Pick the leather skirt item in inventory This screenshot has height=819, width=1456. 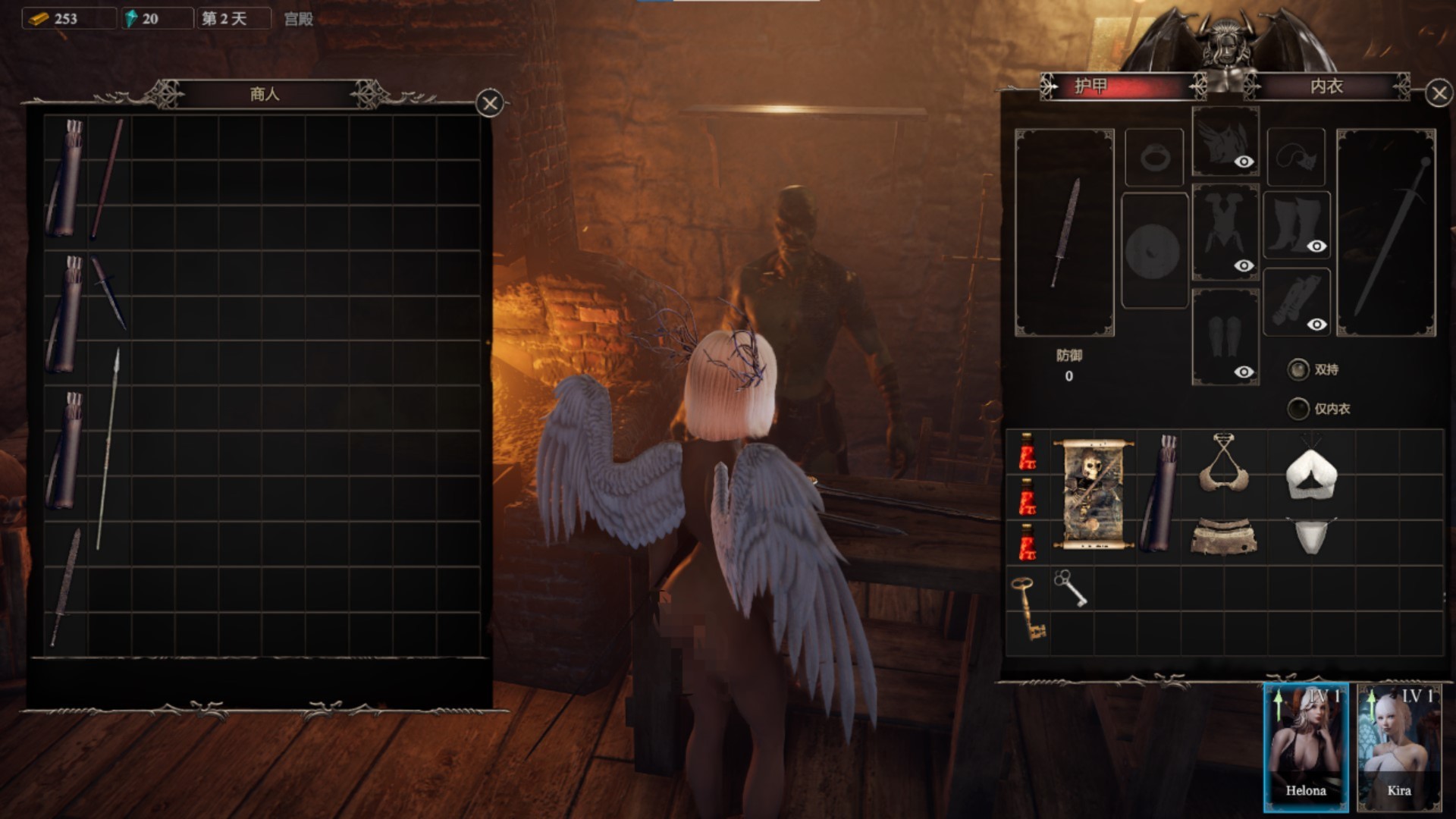click(1223, 537)
